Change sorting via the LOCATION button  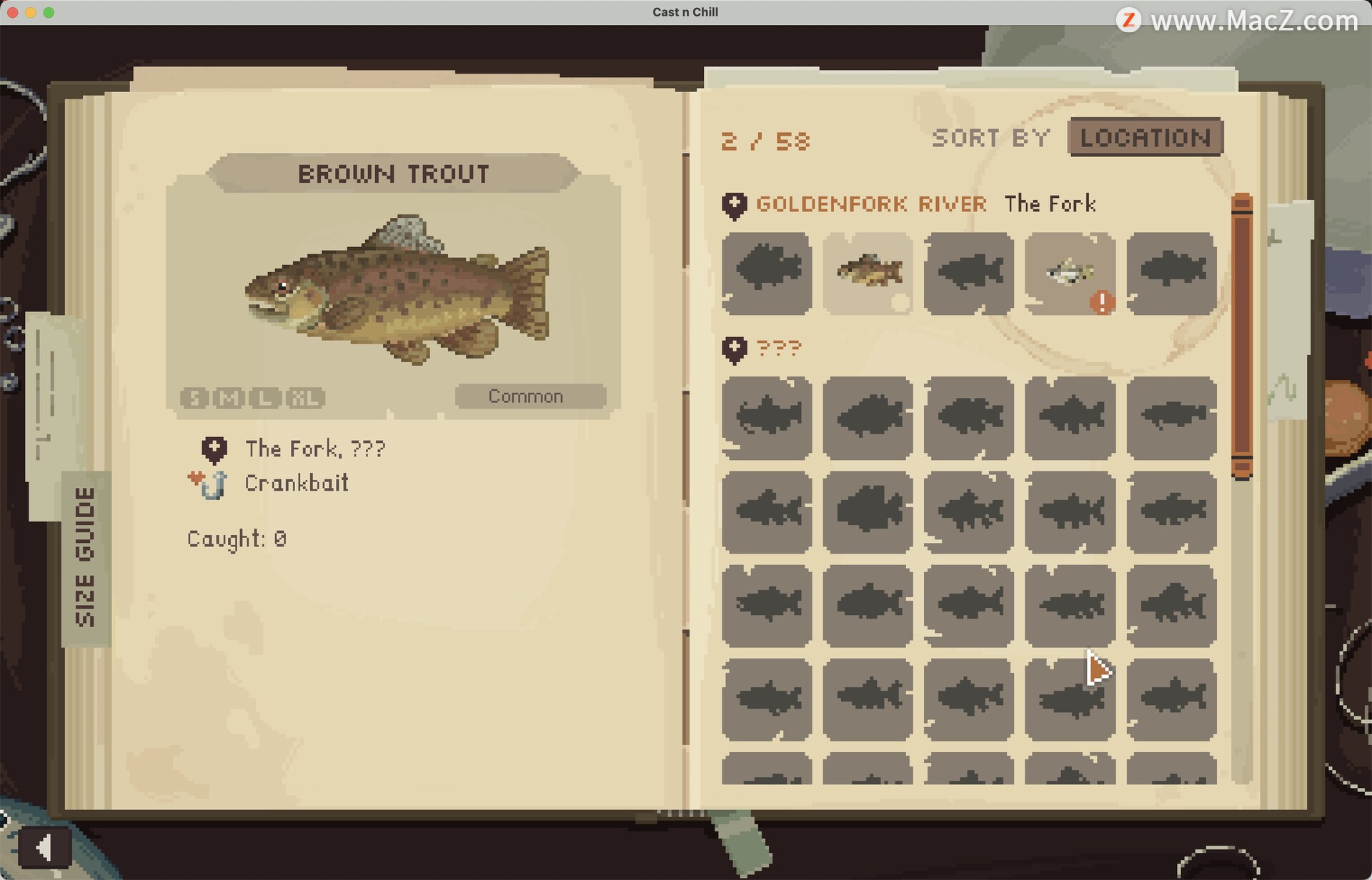click(1145, 137)
